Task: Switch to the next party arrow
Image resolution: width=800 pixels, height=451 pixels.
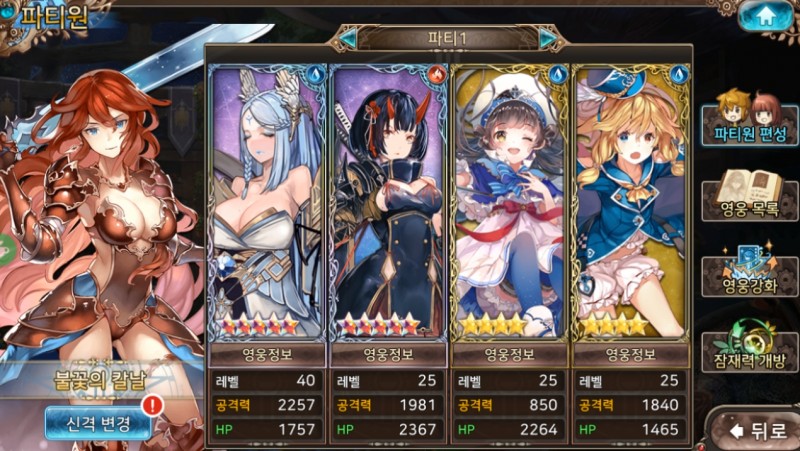Action: pyautogui.click(x=548, y=38)
